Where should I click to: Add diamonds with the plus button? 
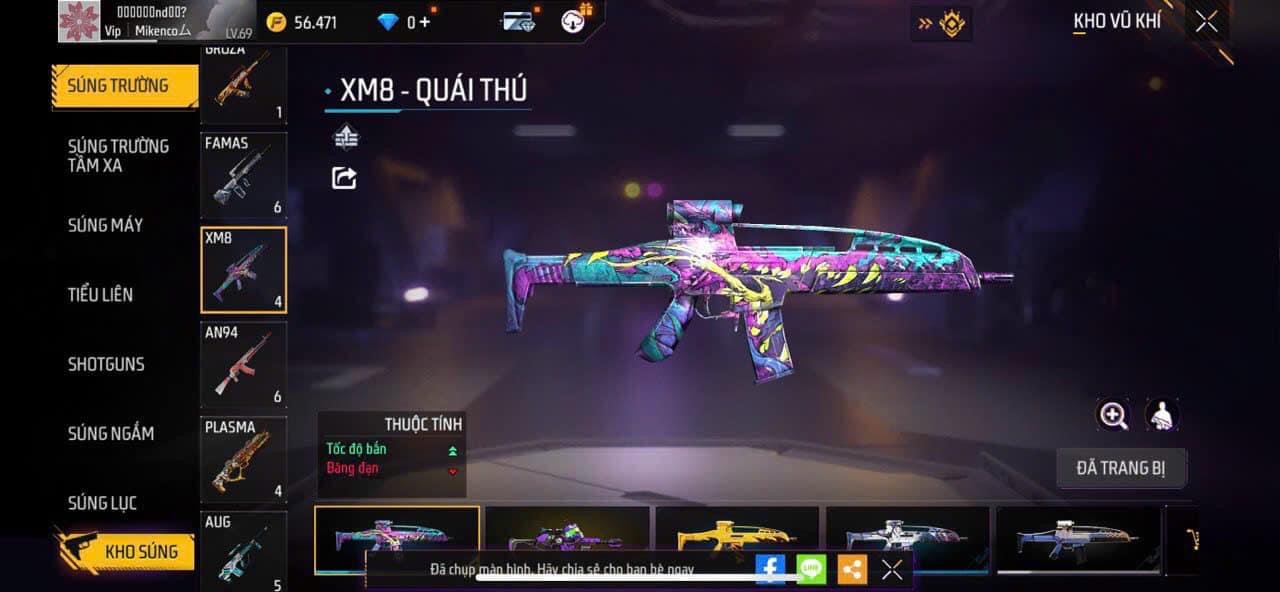tap(425, 21)
